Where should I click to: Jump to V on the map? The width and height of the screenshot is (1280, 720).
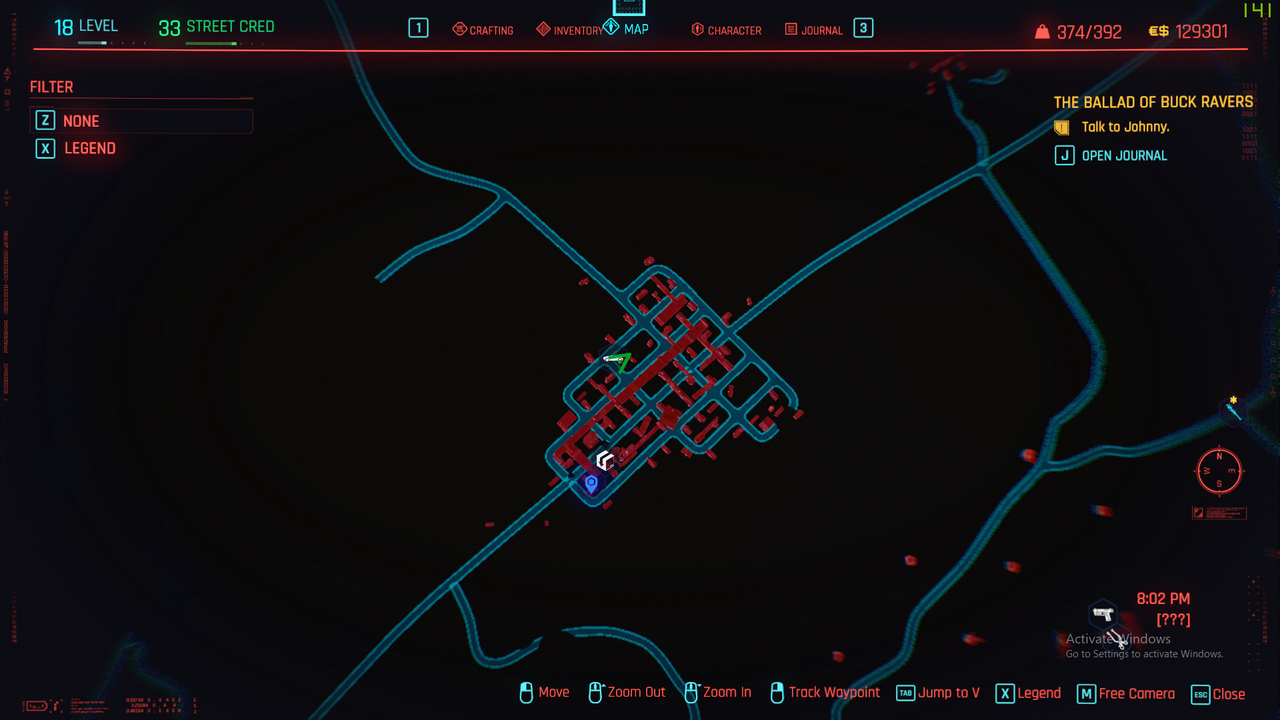(937, 693)
